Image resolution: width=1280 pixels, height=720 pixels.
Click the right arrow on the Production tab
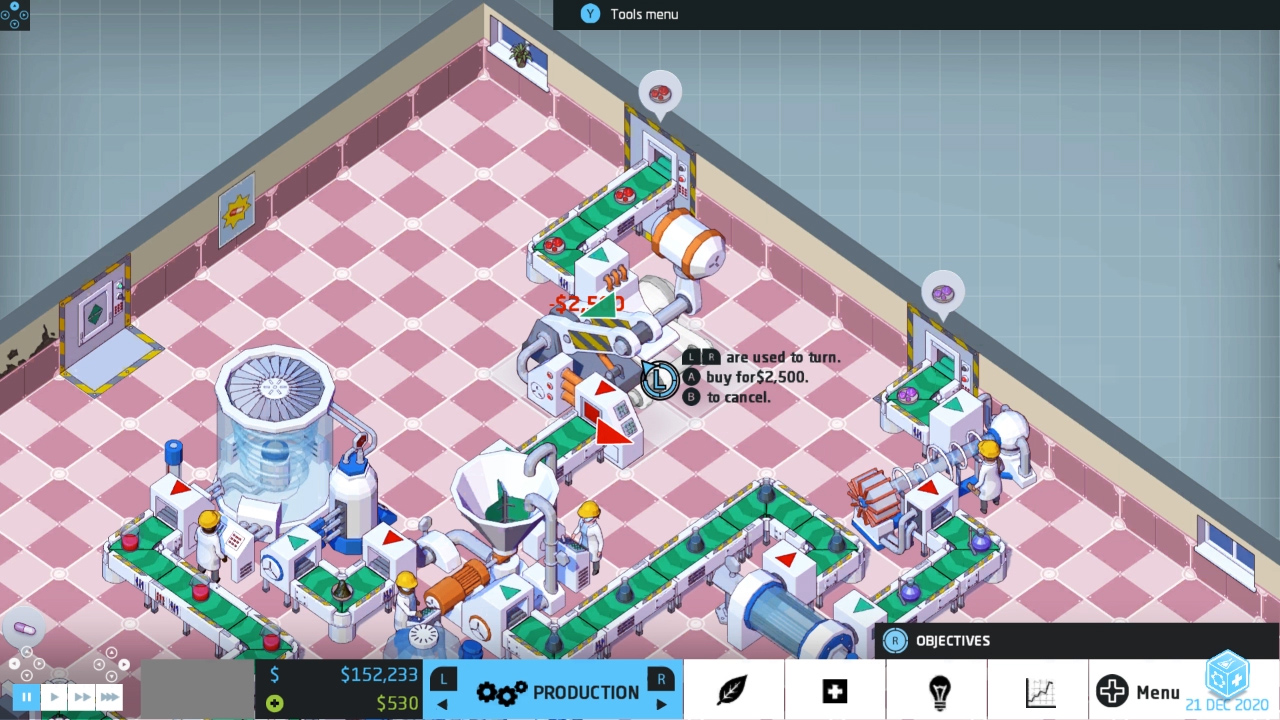click(661, 705)
